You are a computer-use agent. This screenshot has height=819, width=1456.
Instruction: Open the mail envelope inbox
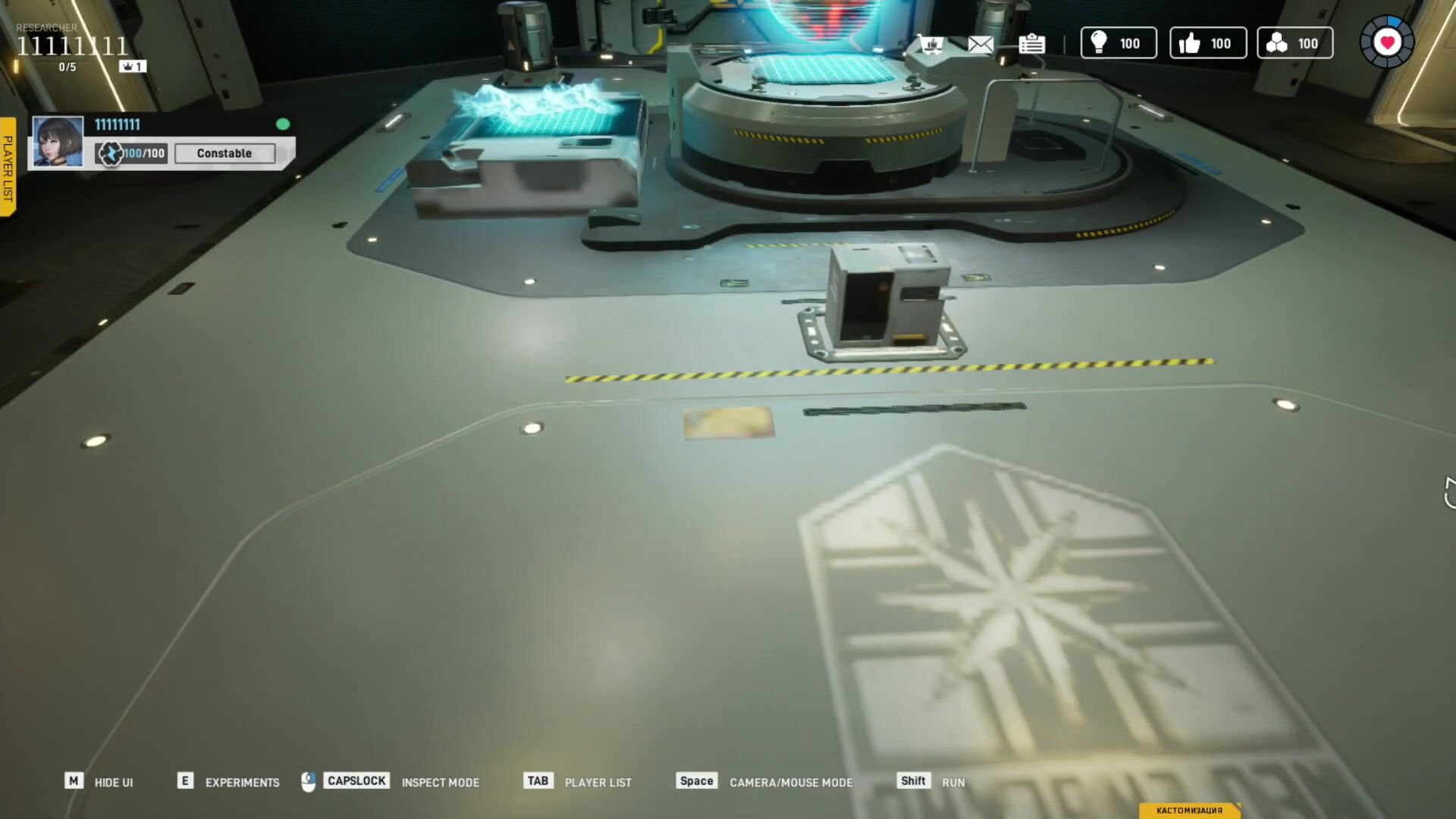click(981, 44)
